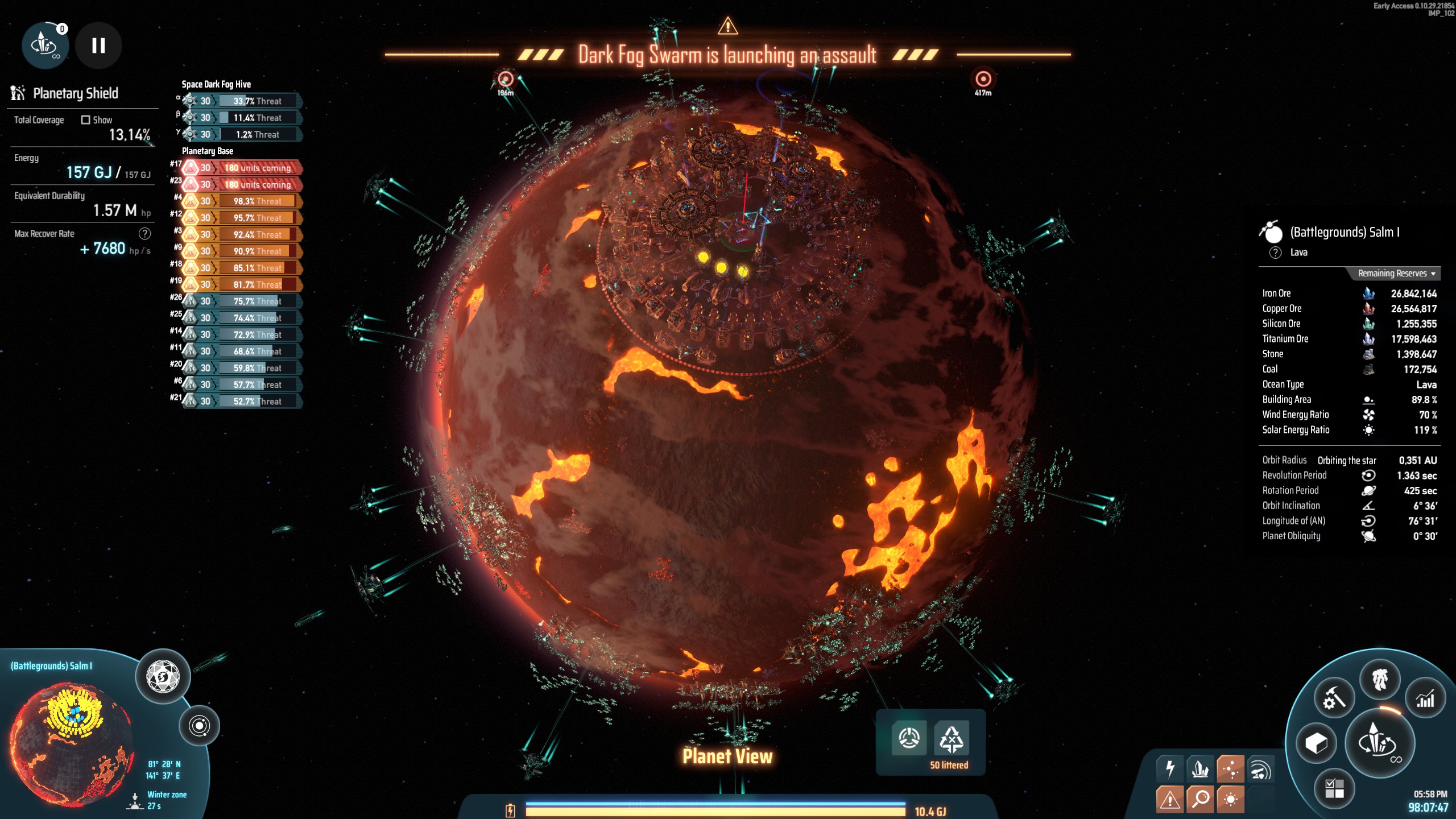Viewport: 1456px width, 819px height.
Task: Click the Lava planet type help icon
Action: click(x=1276, y=253)
